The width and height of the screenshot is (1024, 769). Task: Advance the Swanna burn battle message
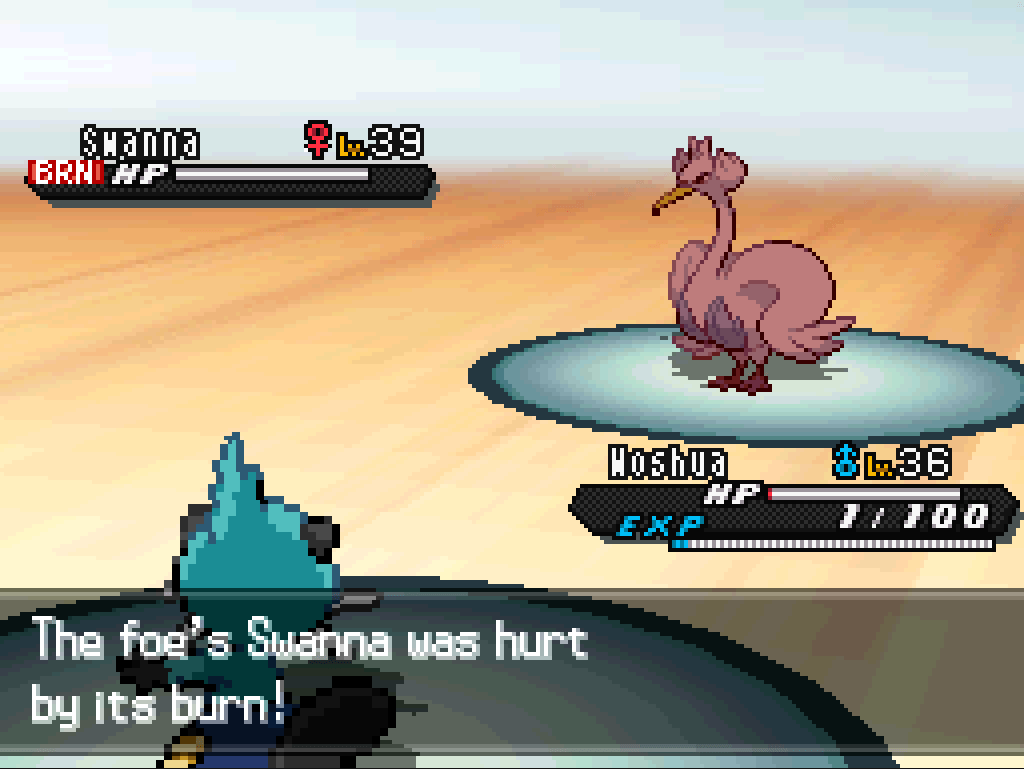pyautogui.click(x=510, y=675)
